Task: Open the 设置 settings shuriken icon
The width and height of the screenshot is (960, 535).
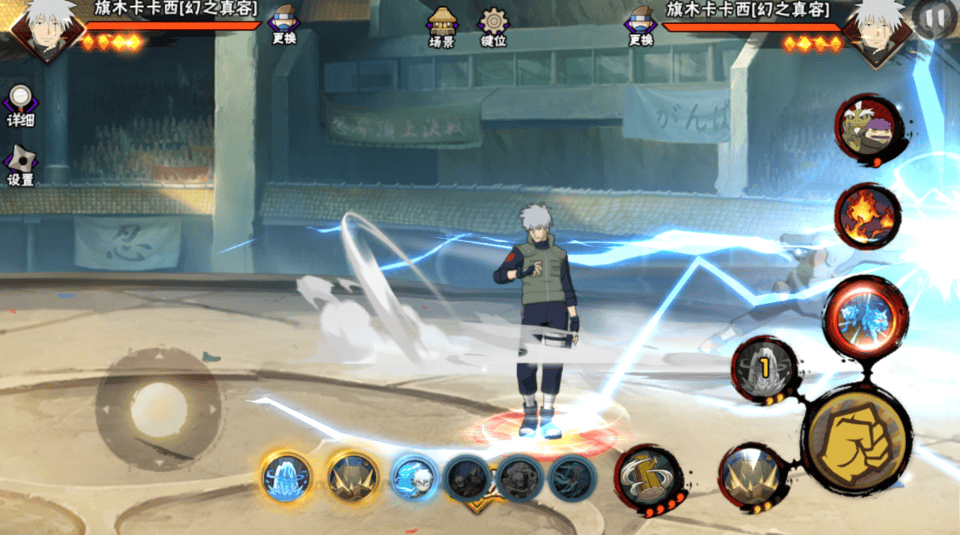Action: point(21,164)
